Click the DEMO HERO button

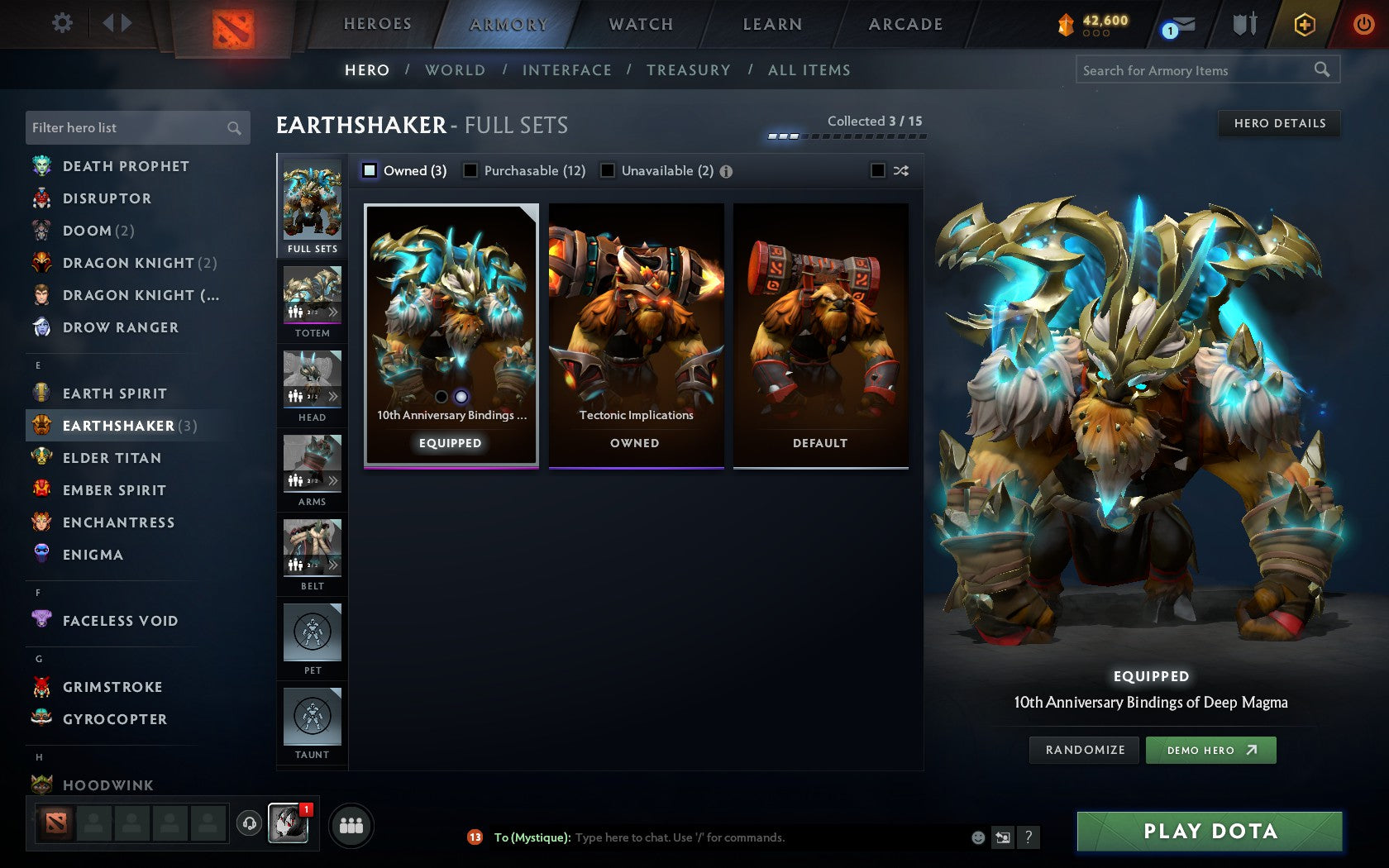[x=1210, y=750]
